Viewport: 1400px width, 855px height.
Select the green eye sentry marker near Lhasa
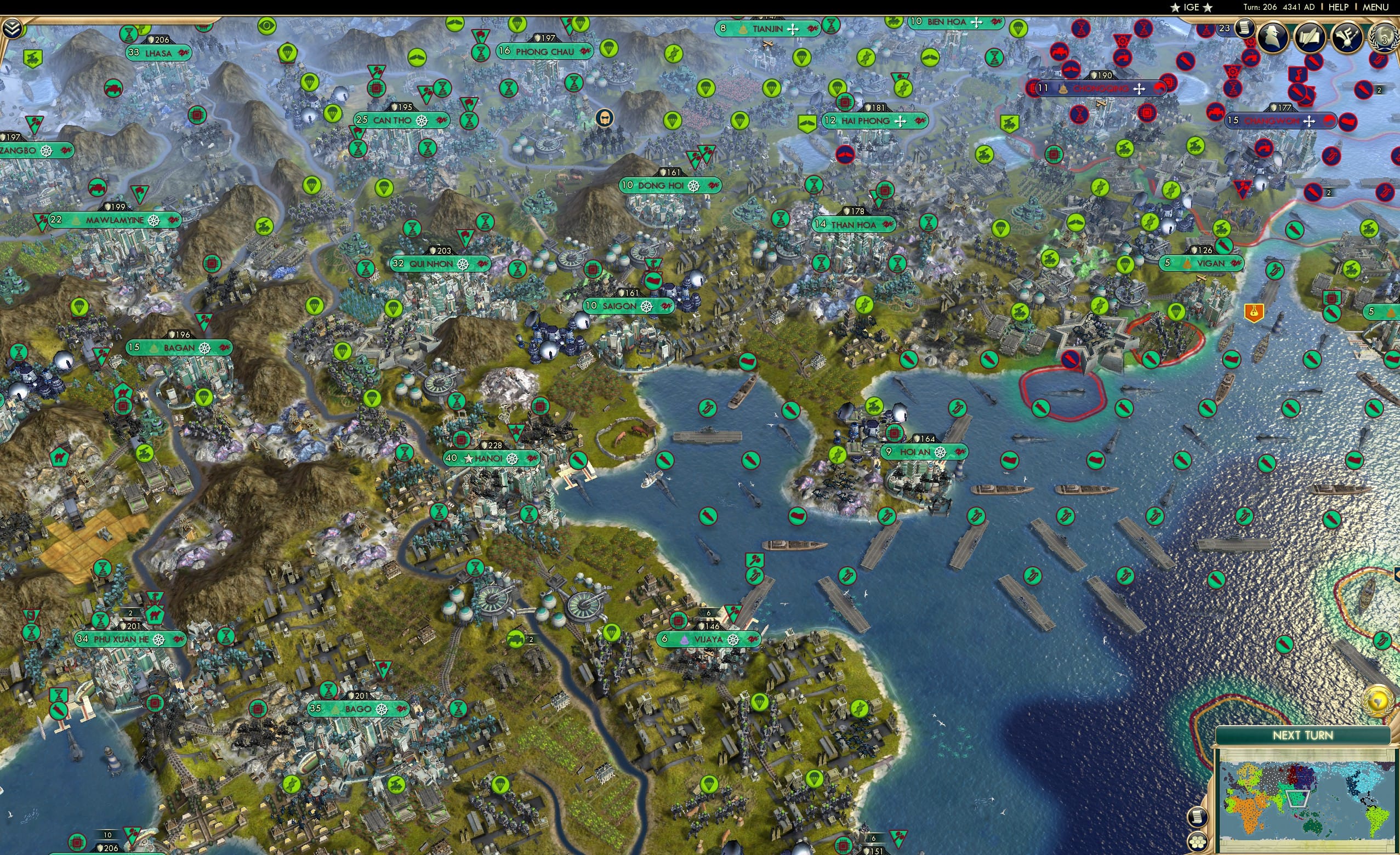point(267,27)
